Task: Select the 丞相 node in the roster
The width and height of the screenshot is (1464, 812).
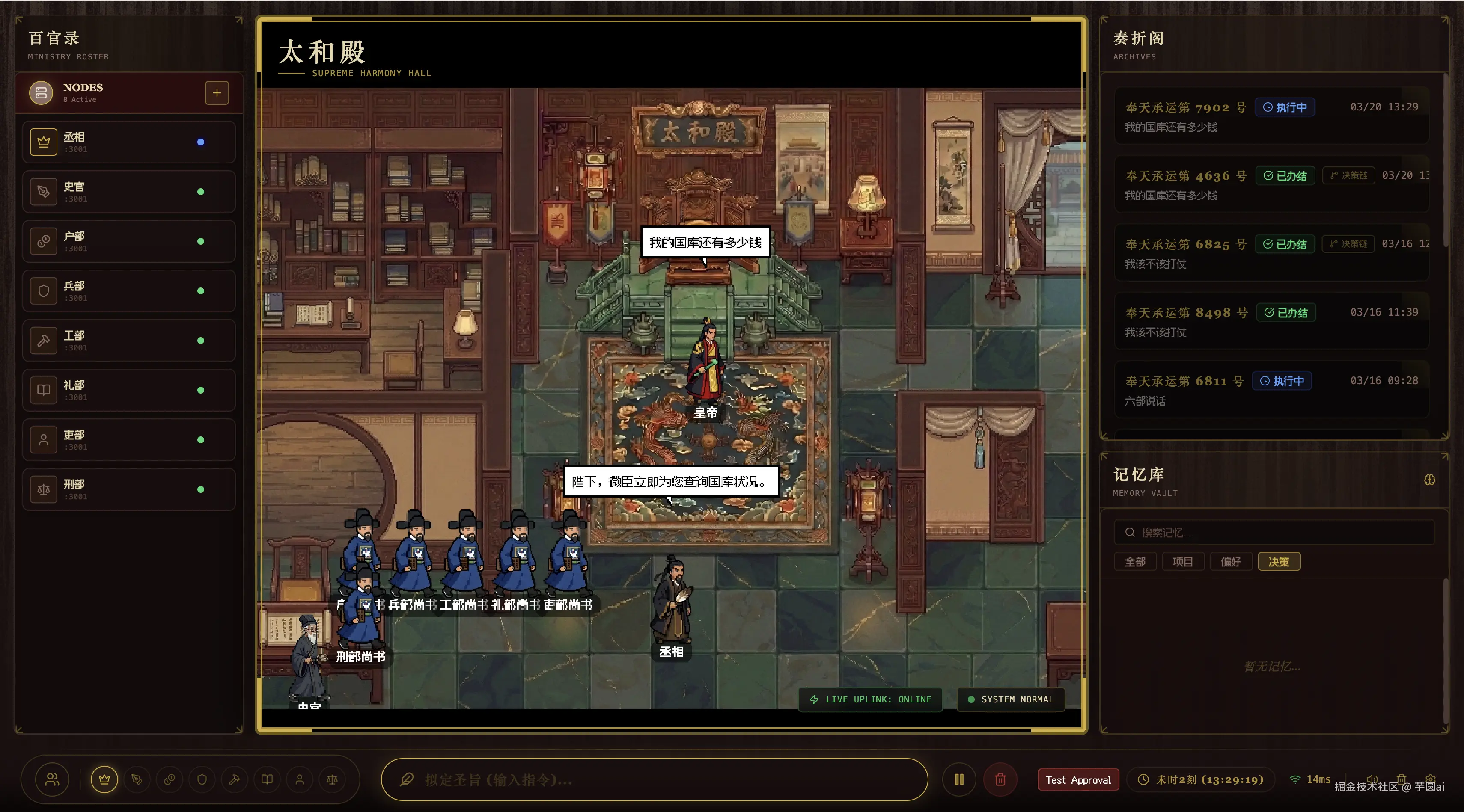Action: [x=128, y=142]
